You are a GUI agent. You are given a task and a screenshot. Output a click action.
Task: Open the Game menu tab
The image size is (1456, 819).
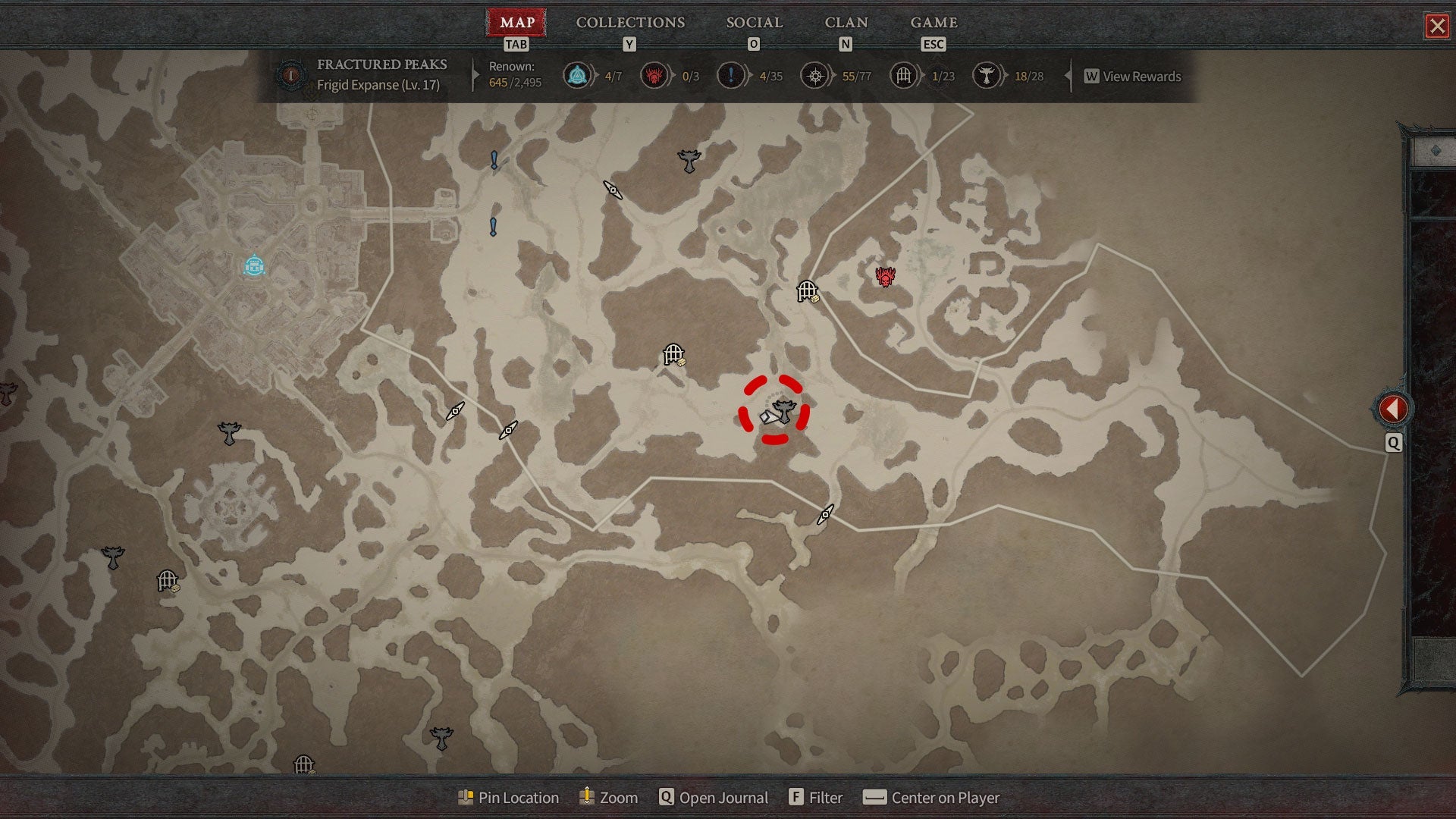[x=934, y=23]
